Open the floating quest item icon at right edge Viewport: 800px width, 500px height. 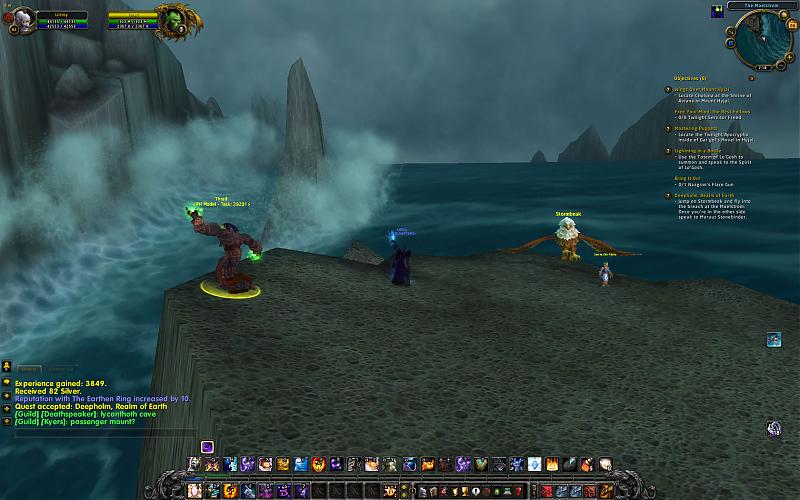click(x=774, y=340)
